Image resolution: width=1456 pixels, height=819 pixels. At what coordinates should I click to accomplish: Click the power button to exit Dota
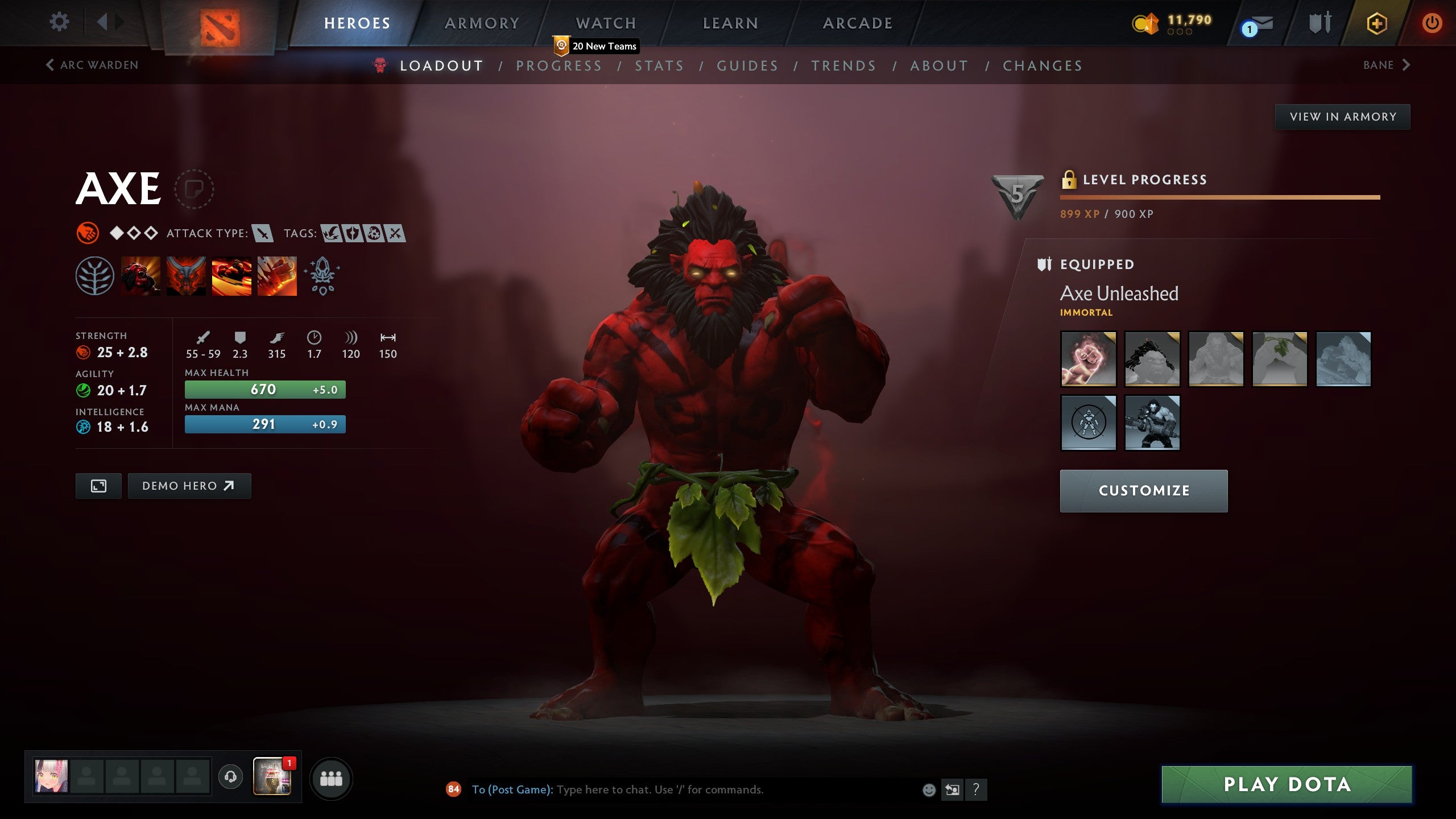tap(1433, 23)
